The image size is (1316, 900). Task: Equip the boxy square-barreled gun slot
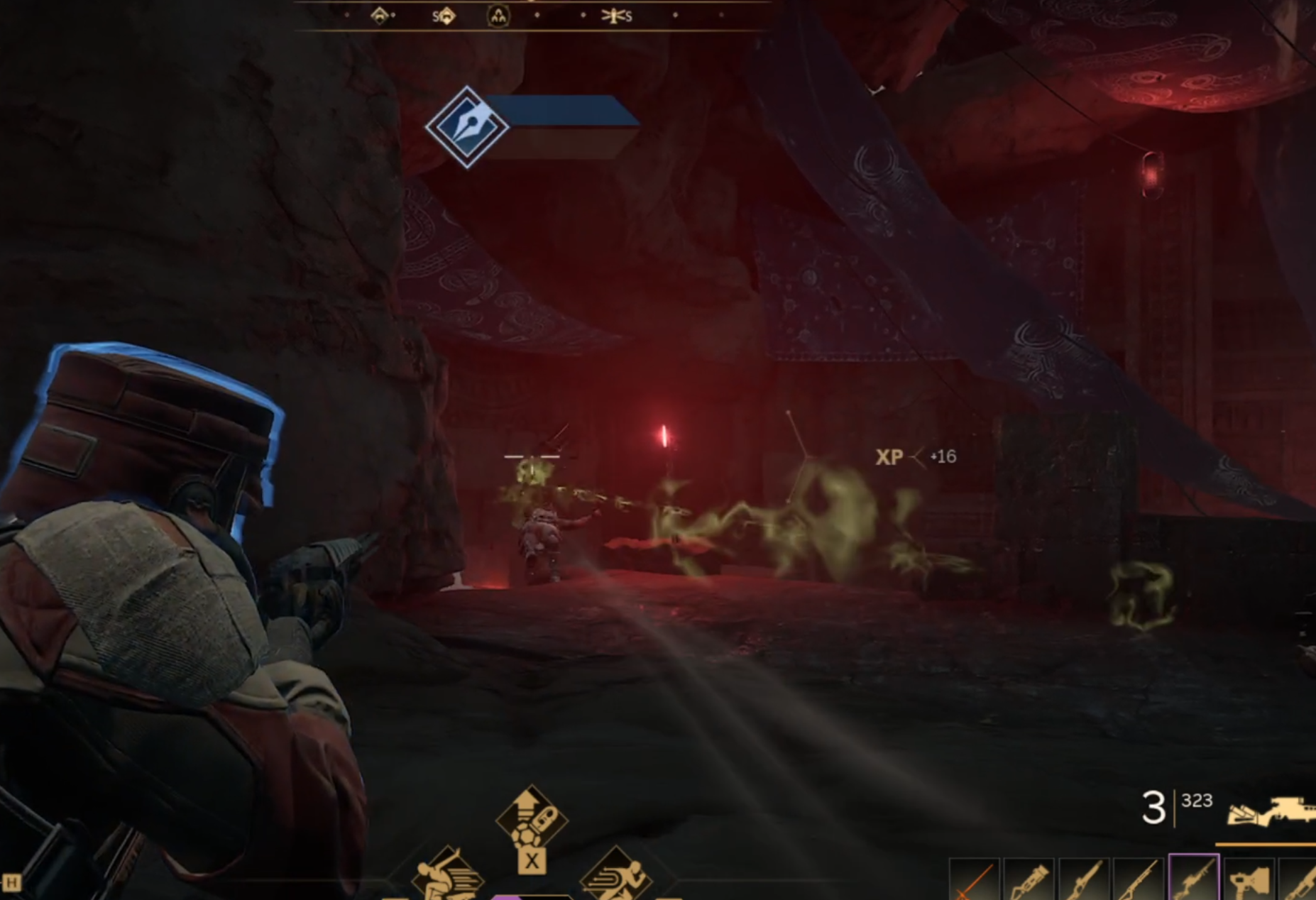pyautogui.click(x=1249, y=881)
